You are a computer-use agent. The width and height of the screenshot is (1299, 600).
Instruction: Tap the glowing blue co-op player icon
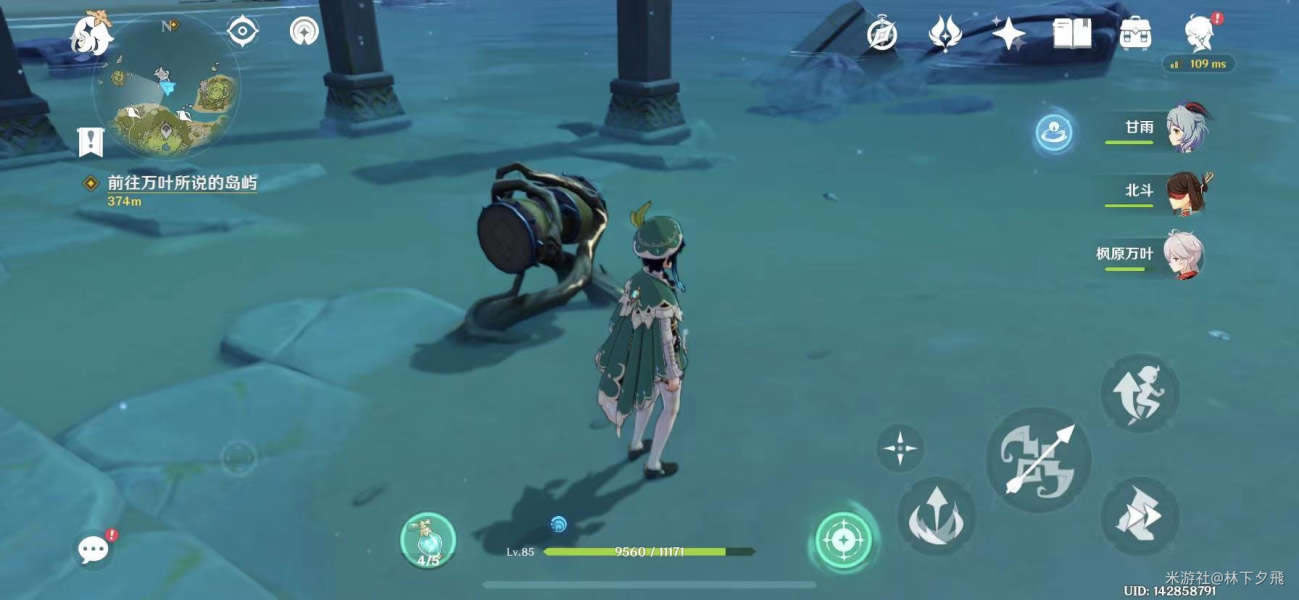(1054, 133)
